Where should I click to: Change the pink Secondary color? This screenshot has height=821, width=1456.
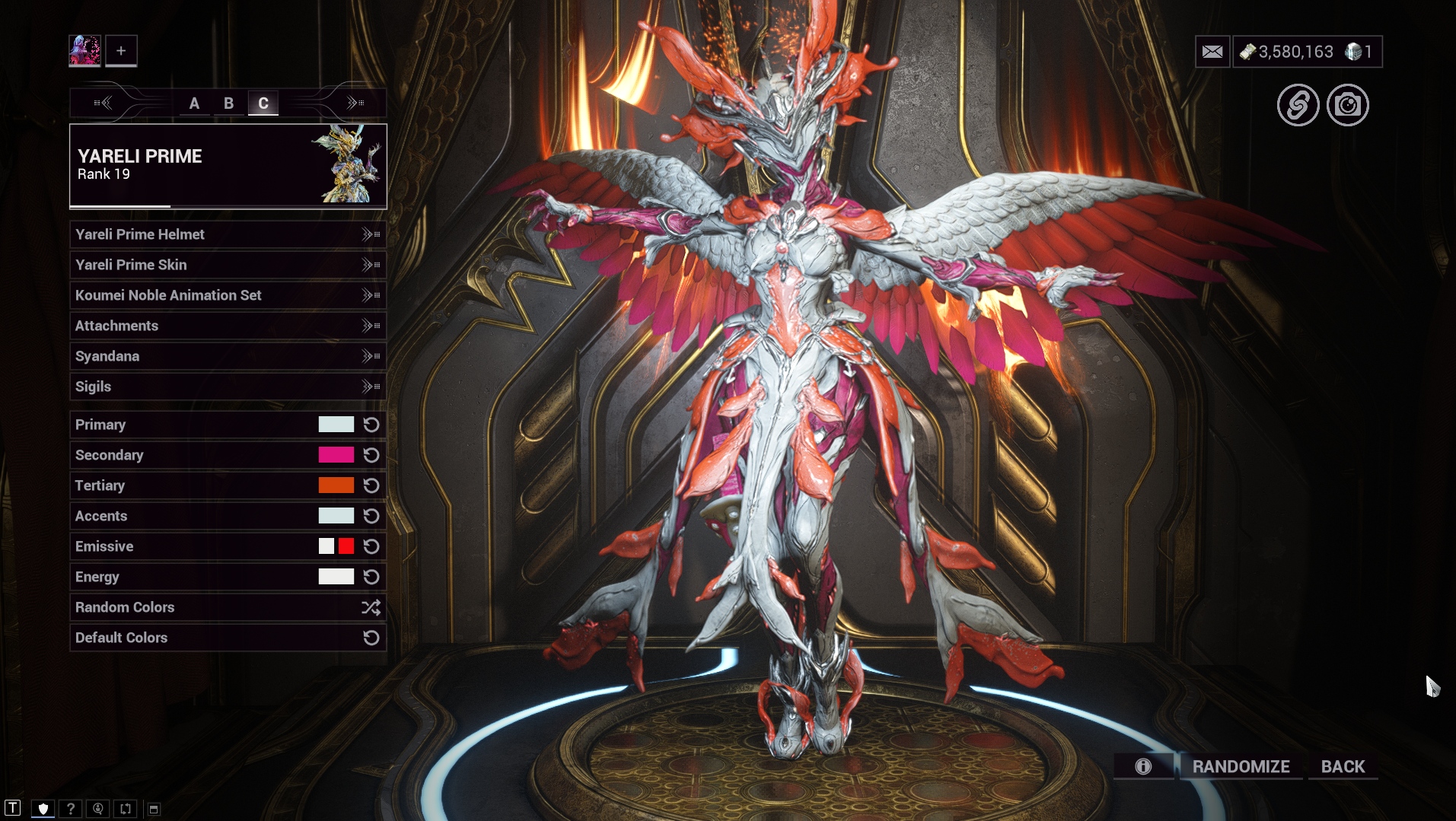pos(336,455)
